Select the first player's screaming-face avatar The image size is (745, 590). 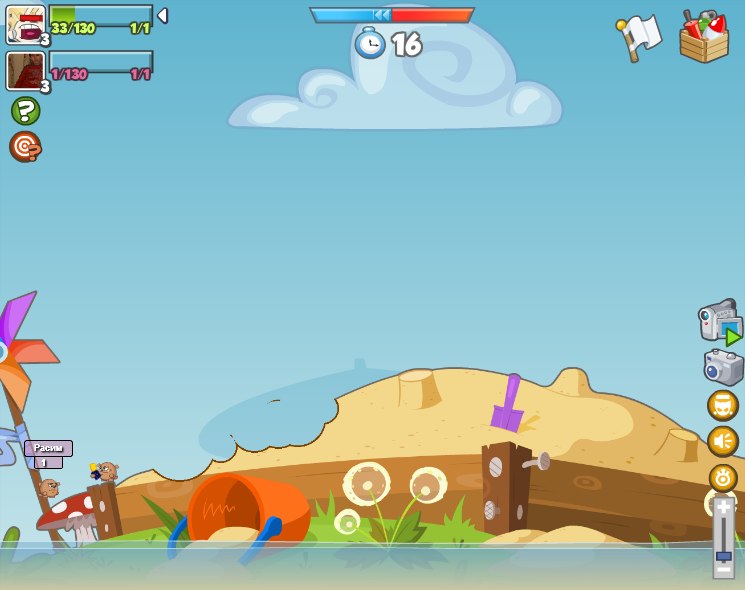(24, 24)
